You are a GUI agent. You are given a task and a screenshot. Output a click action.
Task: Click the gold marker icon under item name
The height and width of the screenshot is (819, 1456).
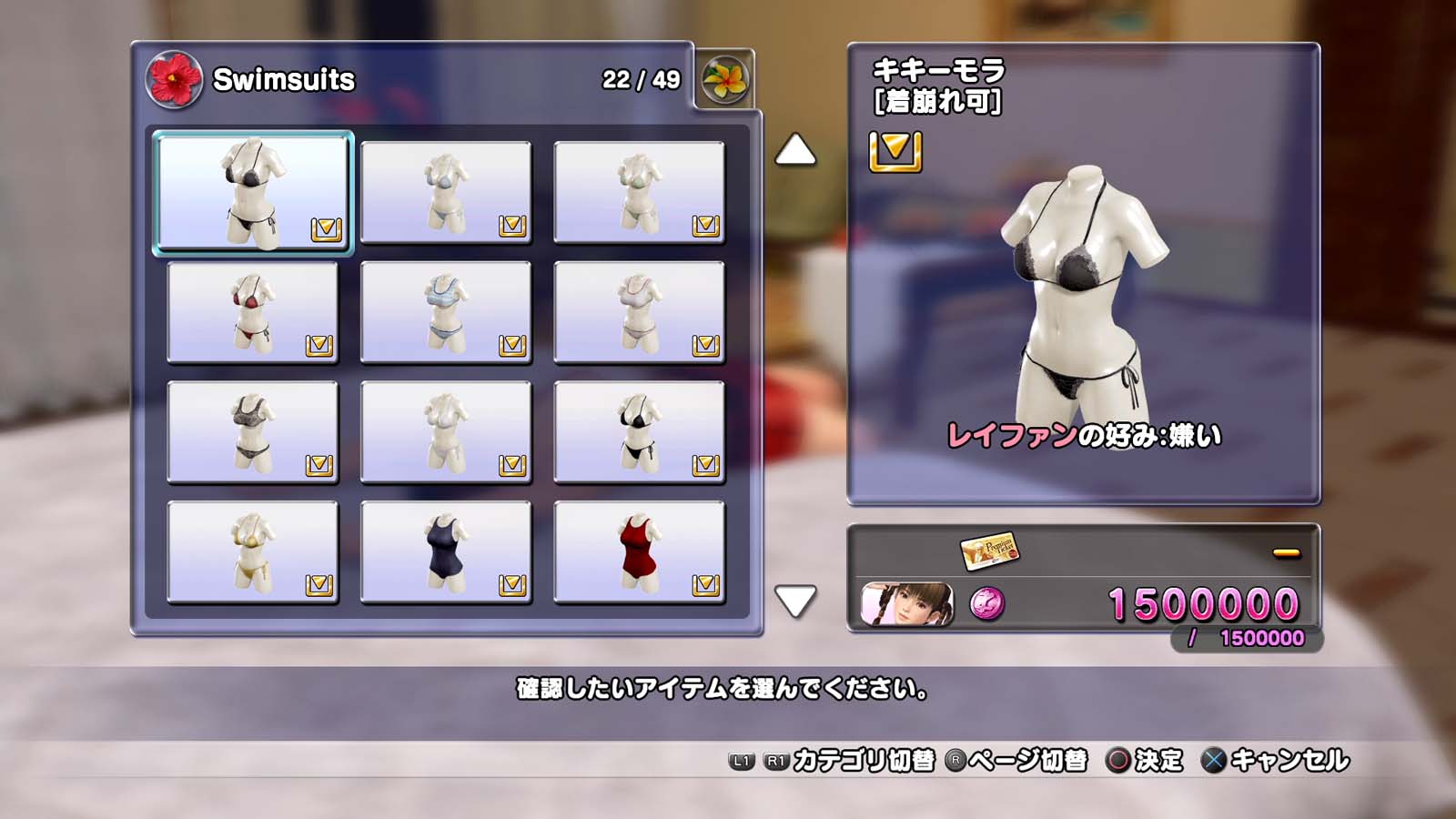tap(895, 151)
